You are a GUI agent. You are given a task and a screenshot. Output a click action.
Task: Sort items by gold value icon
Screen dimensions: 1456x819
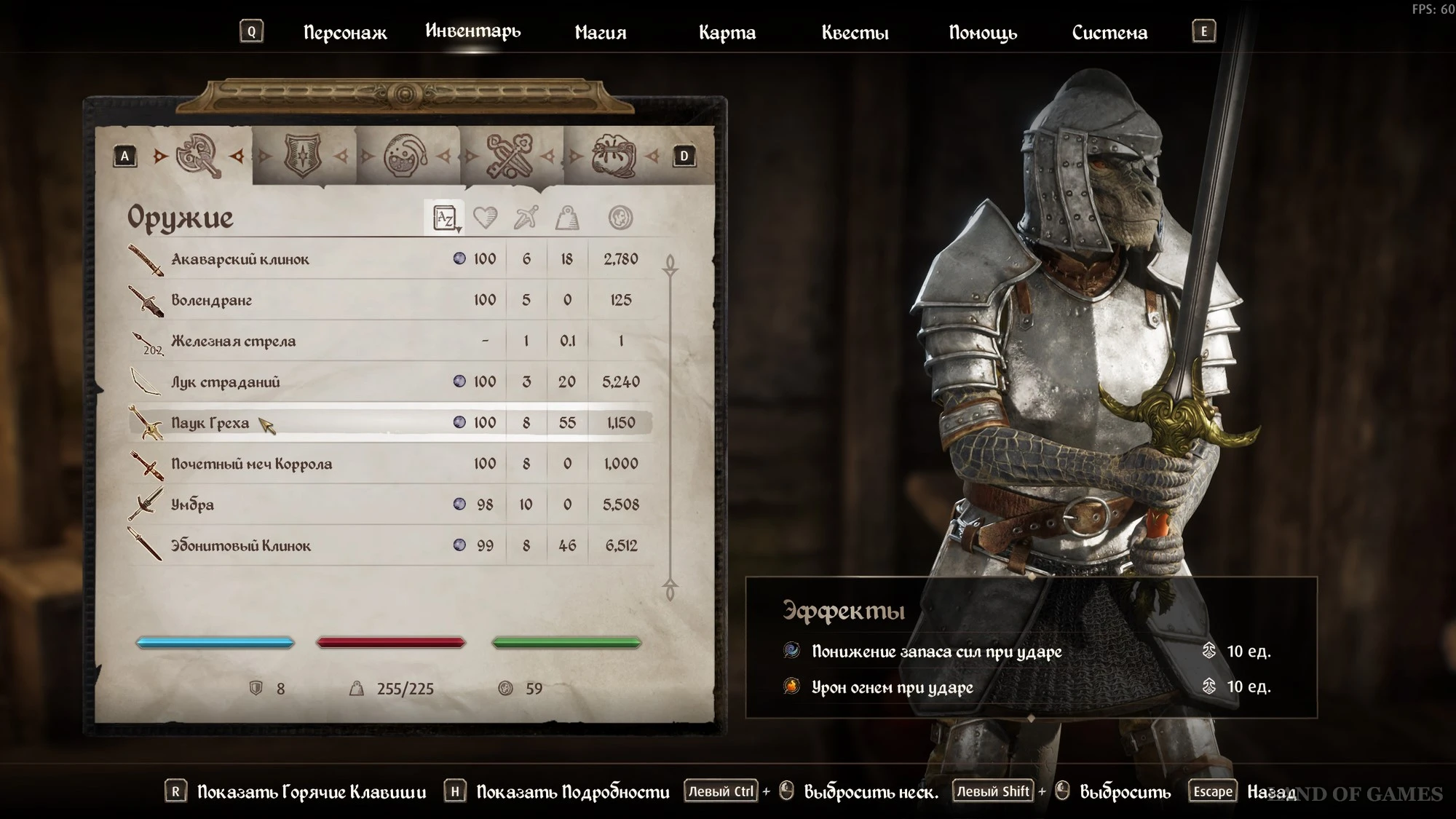coord(620,218)
